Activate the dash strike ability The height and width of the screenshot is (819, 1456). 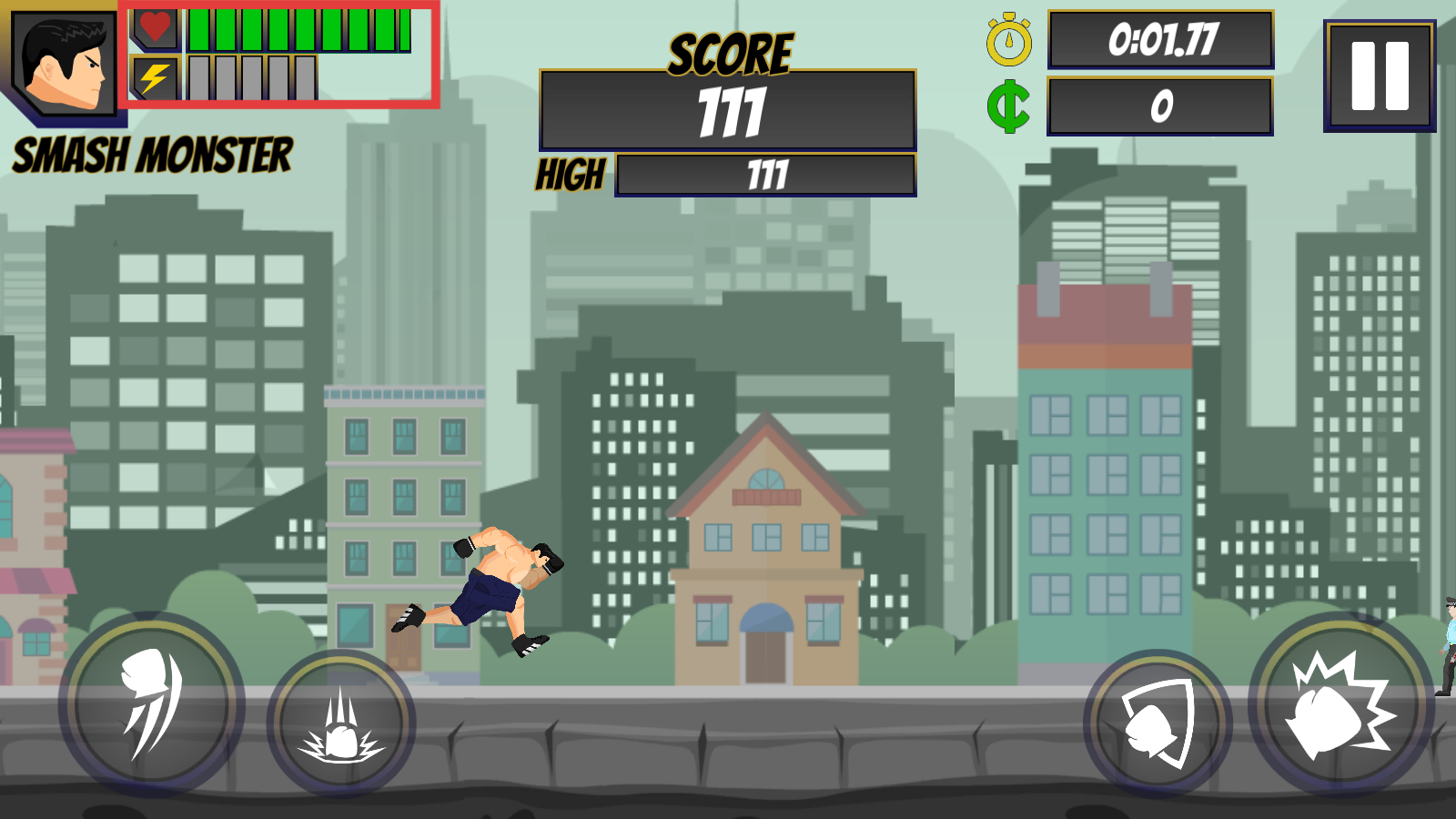(151, 704)
